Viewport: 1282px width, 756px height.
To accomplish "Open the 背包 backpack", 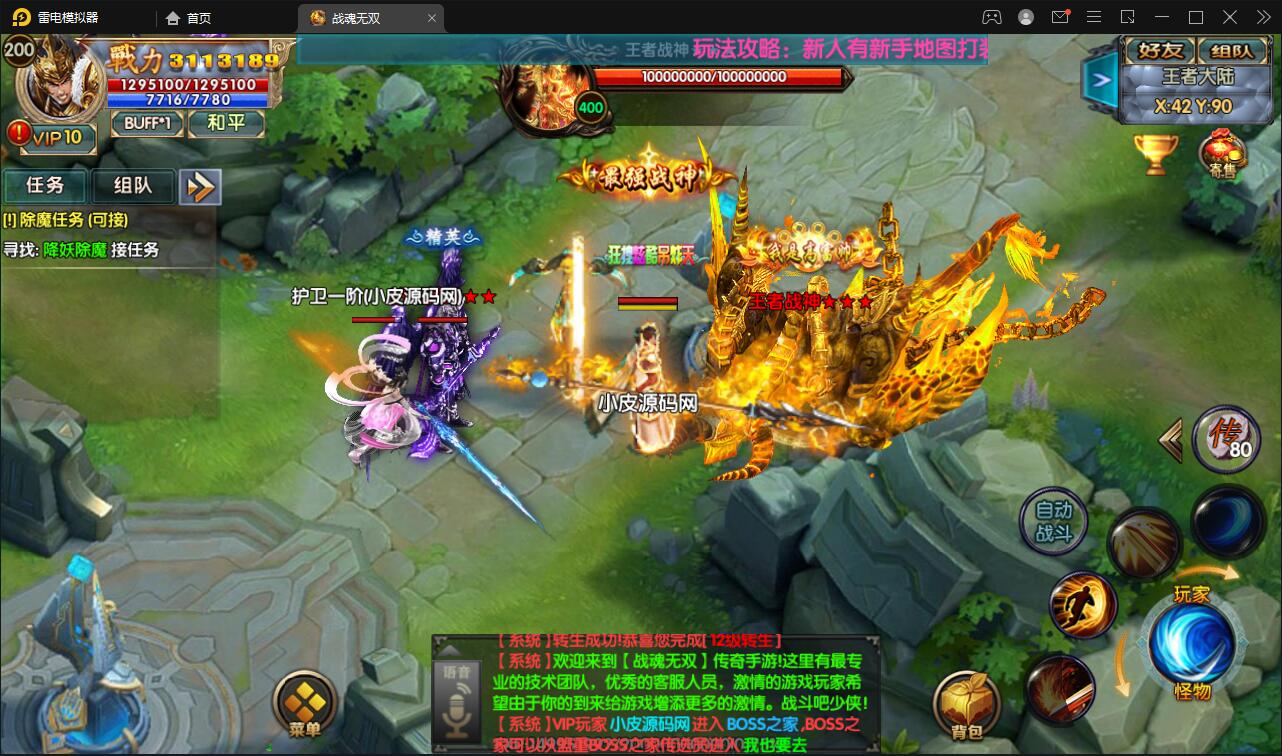I will coord(966,703).
